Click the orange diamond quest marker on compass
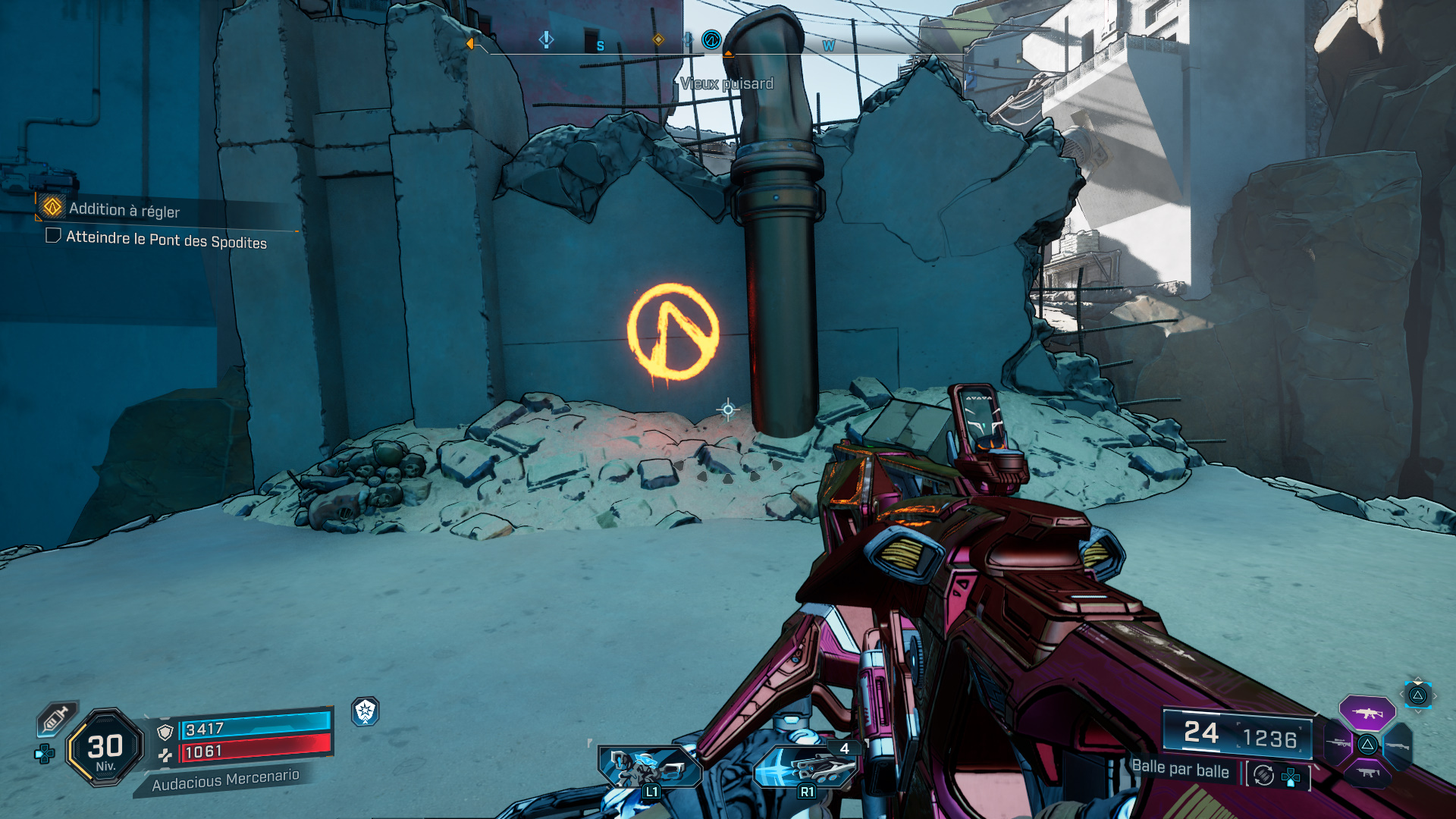The image size is (1456, 819). 658,39
